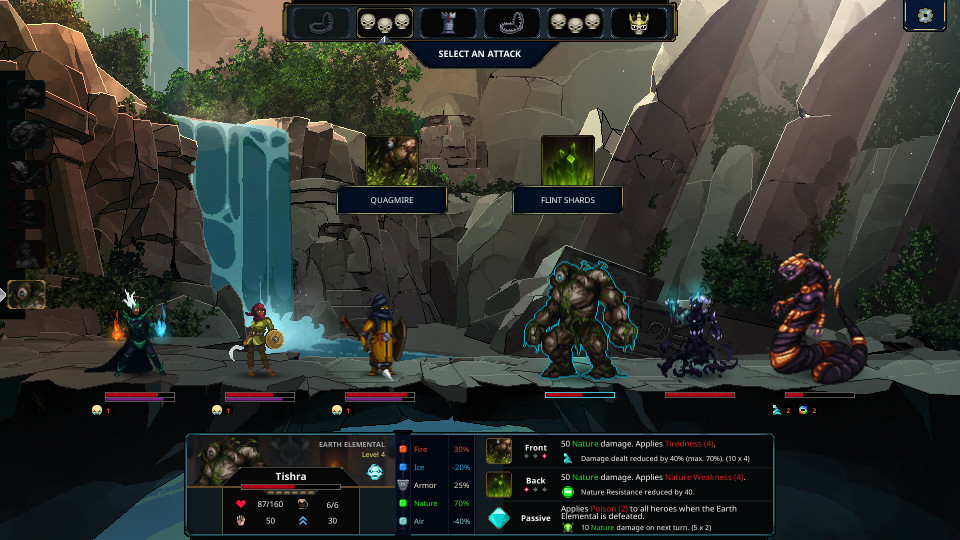Click the Front attack skill icon
Screen dimensions: 960x540
click(499, 450)
